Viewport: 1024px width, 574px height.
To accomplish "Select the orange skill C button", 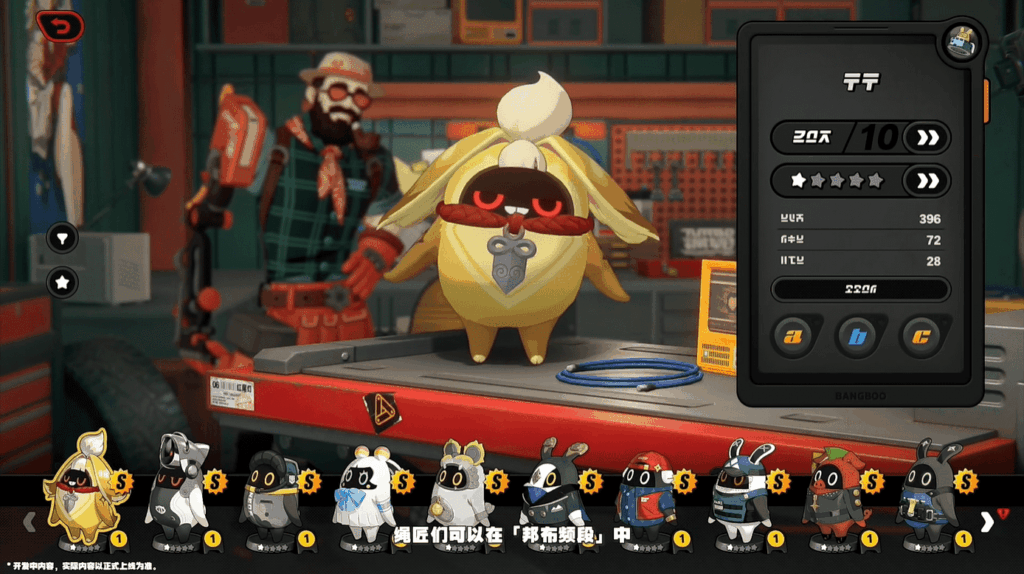I will point(923,337).
